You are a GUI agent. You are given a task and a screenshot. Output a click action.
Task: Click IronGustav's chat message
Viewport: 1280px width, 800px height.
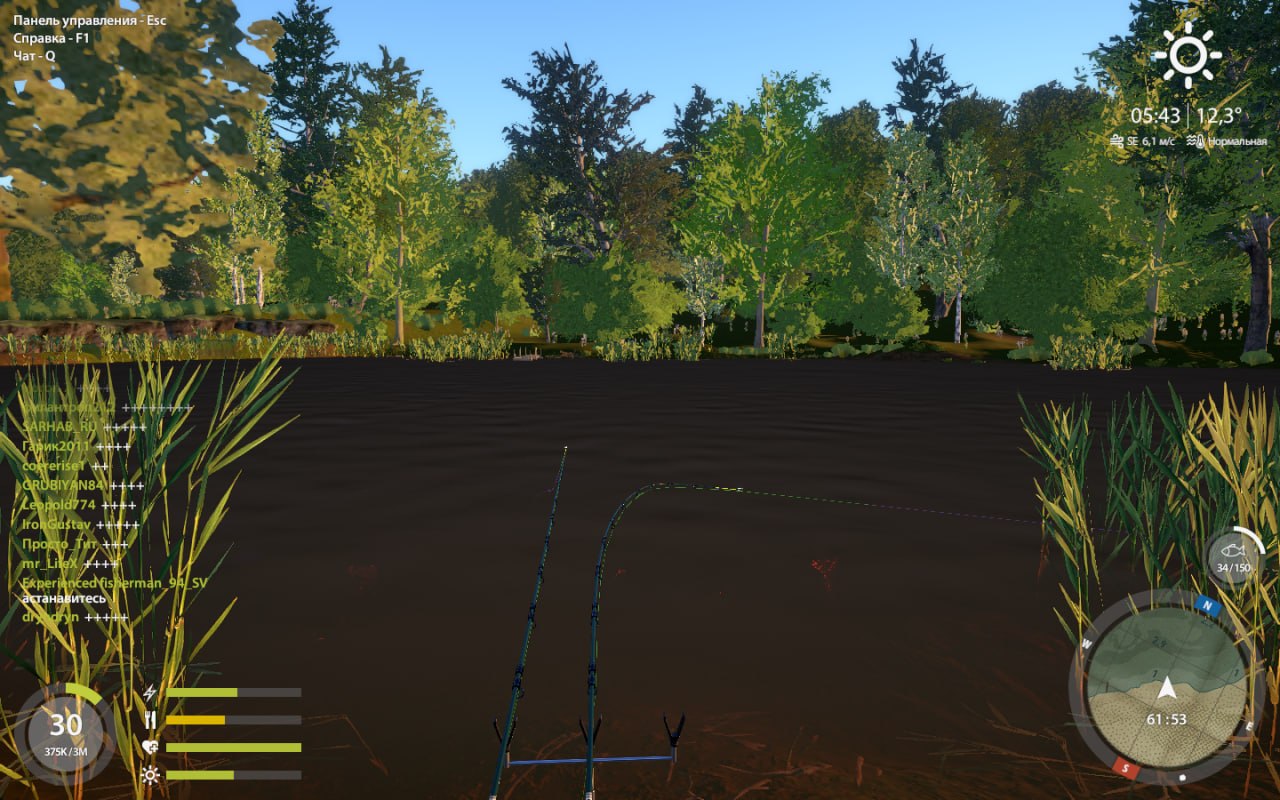(57, 524)
